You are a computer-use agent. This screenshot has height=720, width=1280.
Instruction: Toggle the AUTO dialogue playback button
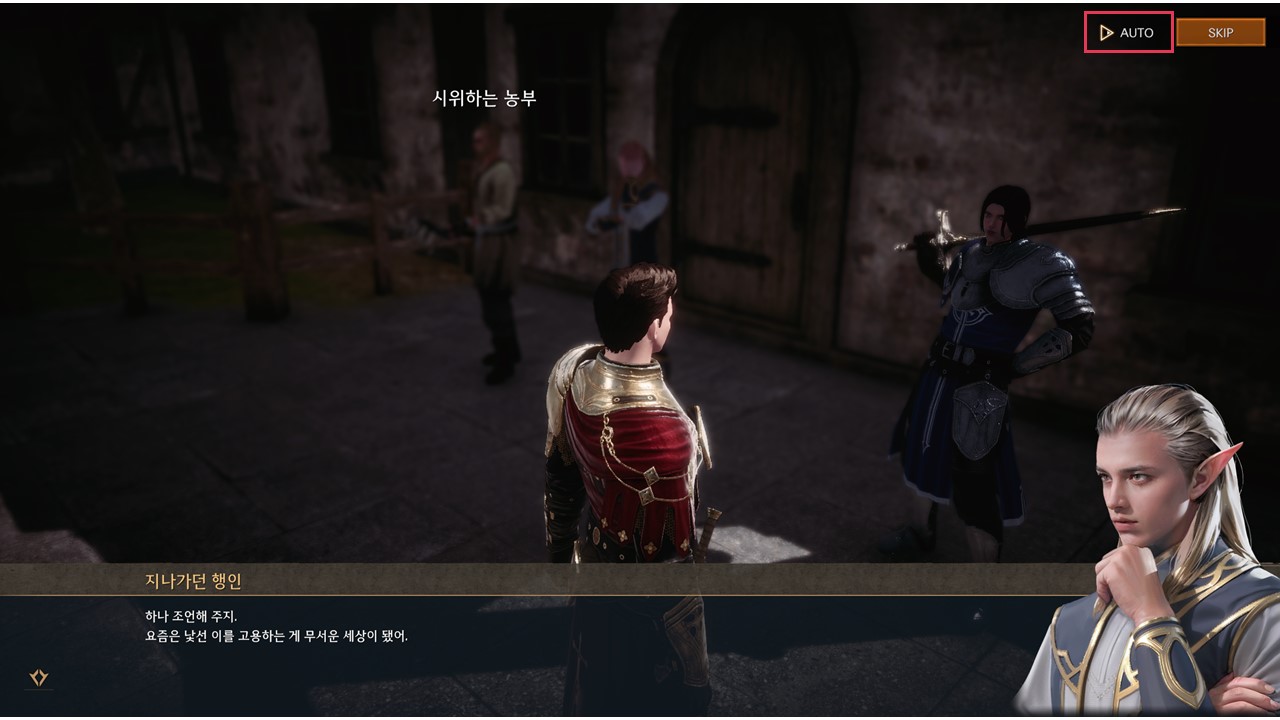(x=1128, y=33)
